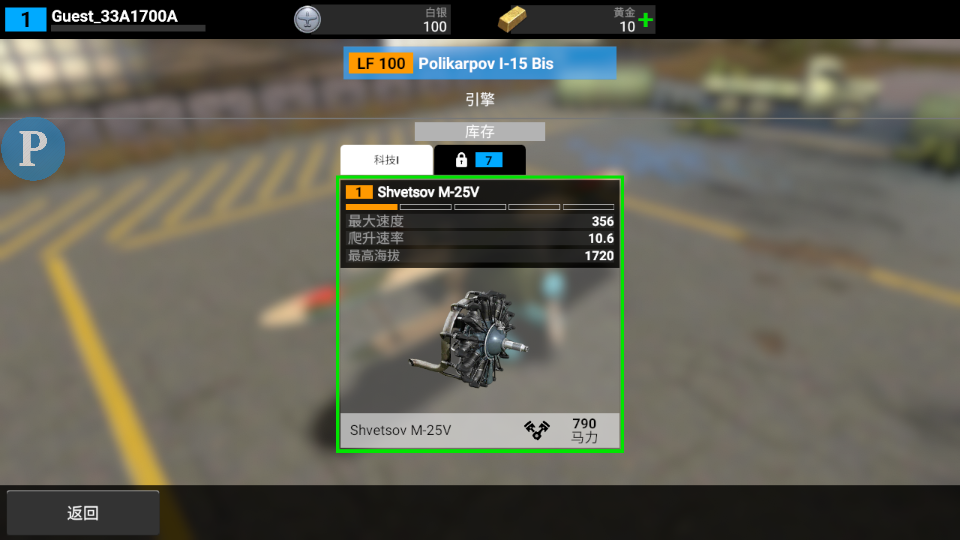960x540 pixels.
Task: Open the locked tier 7 tab
Action: pos(479,160)
